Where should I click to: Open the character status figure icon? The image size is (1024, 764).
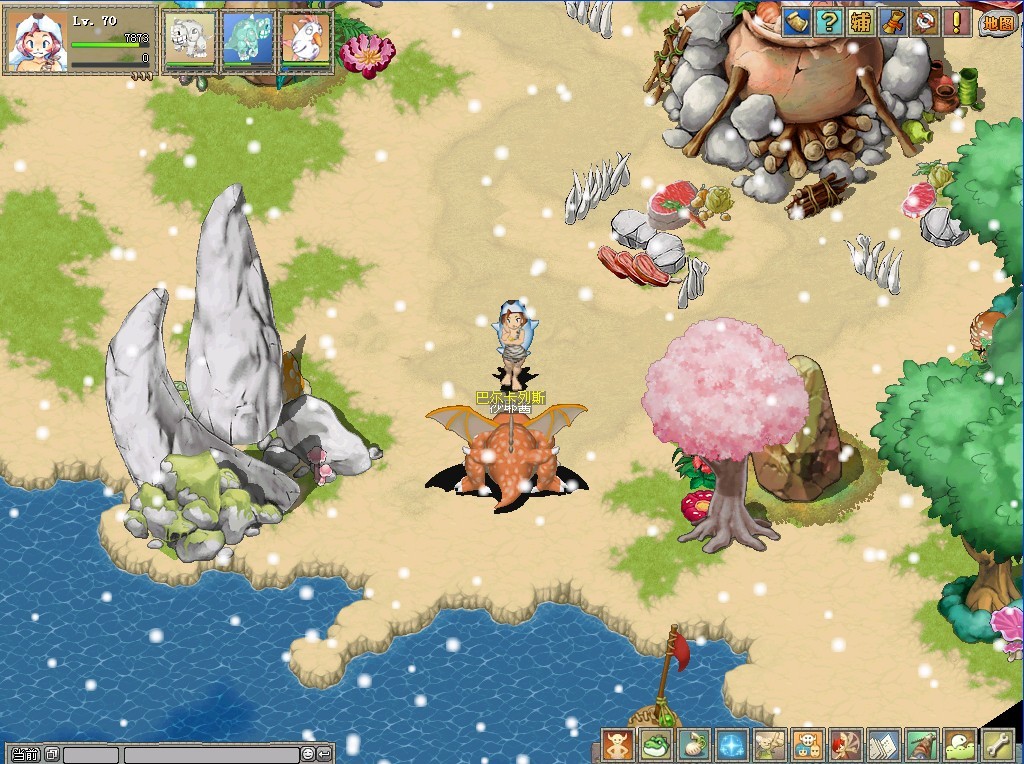(617, 745)
